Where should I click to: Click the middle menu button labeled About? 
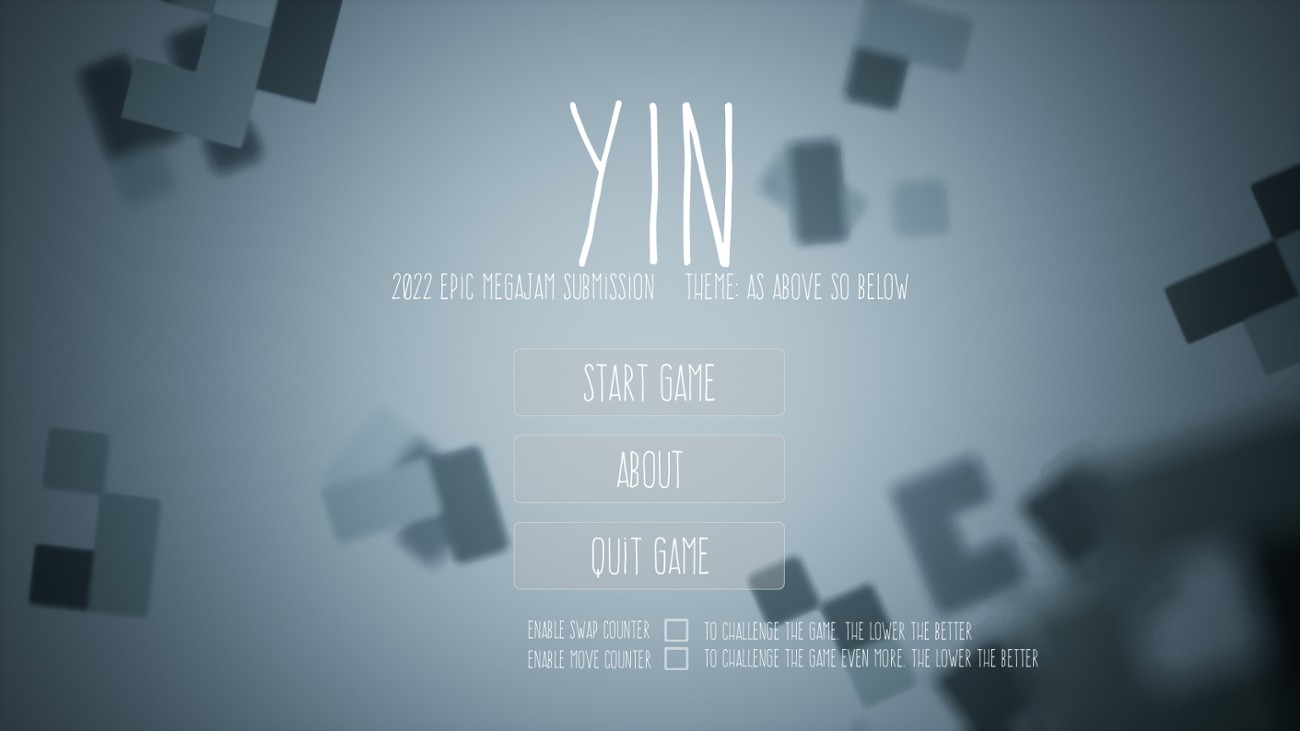pyautogui.click(x=649, y=469)
